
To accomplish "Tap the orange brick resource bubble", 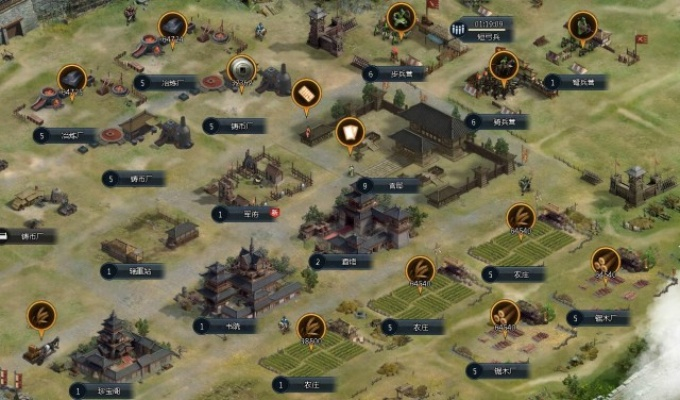I will (x=306, y=93).
